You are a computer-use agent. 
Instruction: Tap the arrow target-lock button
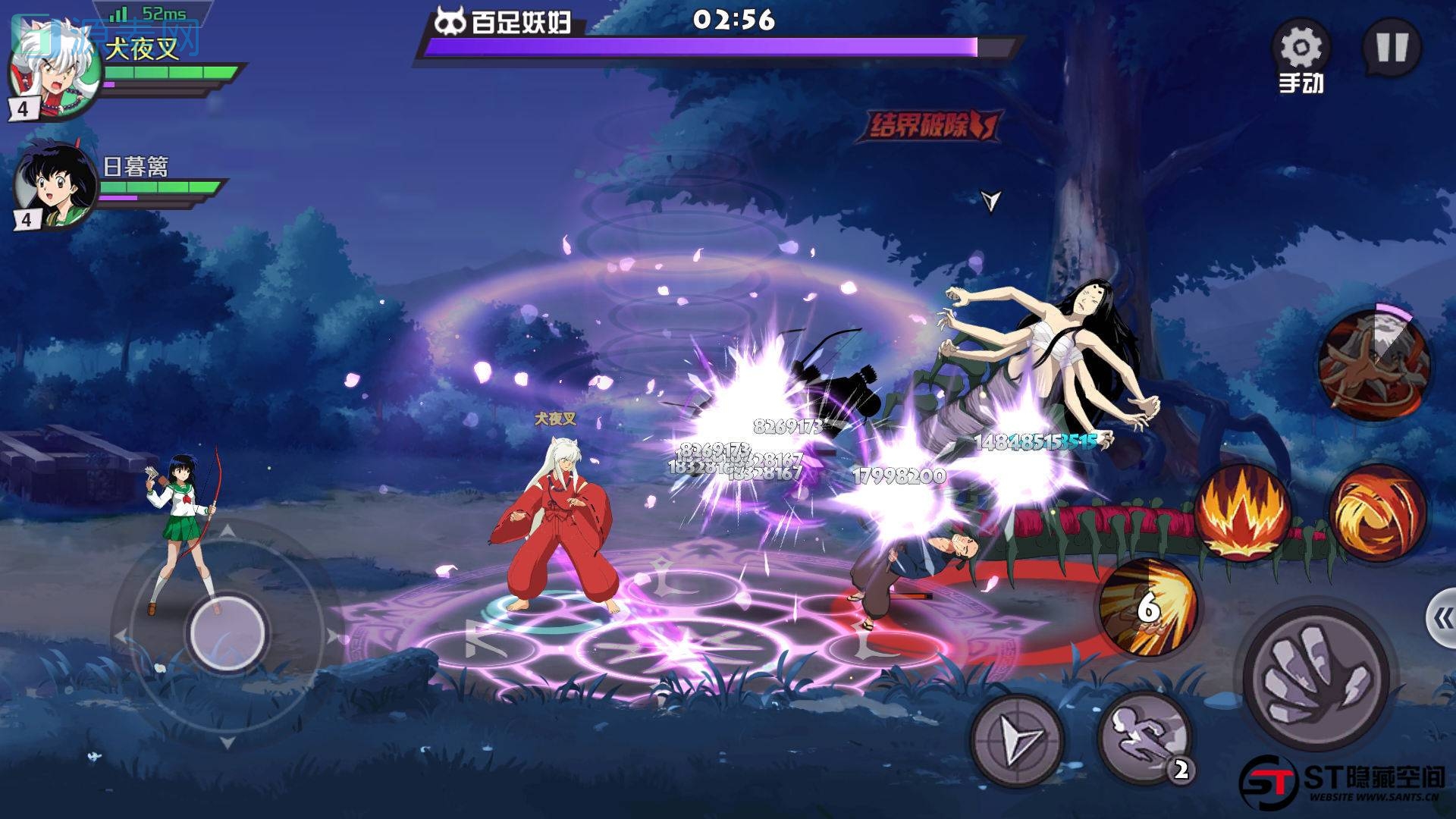(1018, 739)
